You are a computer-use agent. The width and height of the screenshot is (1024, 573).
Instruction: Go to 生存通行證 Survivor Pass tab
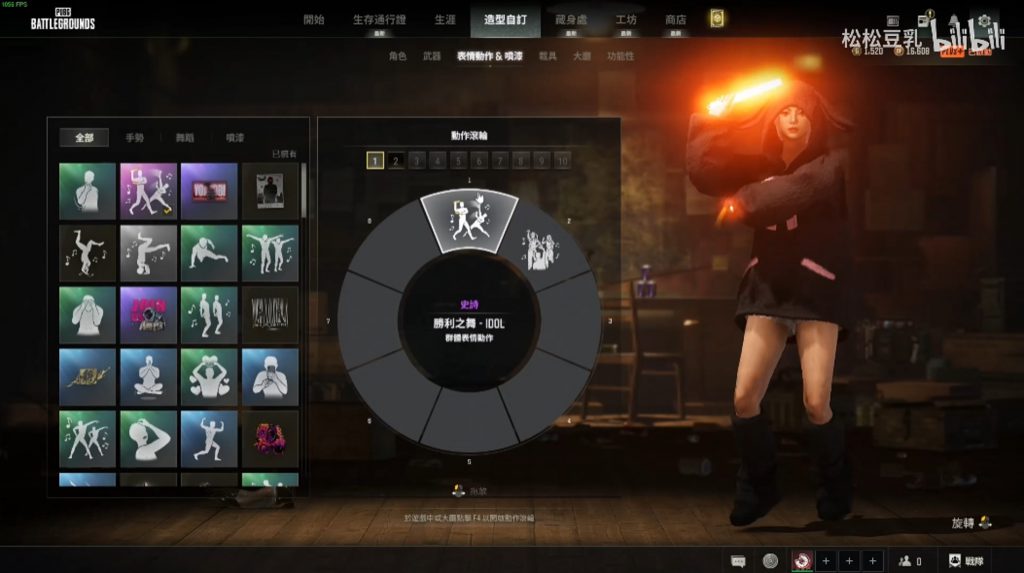(x=378, y=19)
